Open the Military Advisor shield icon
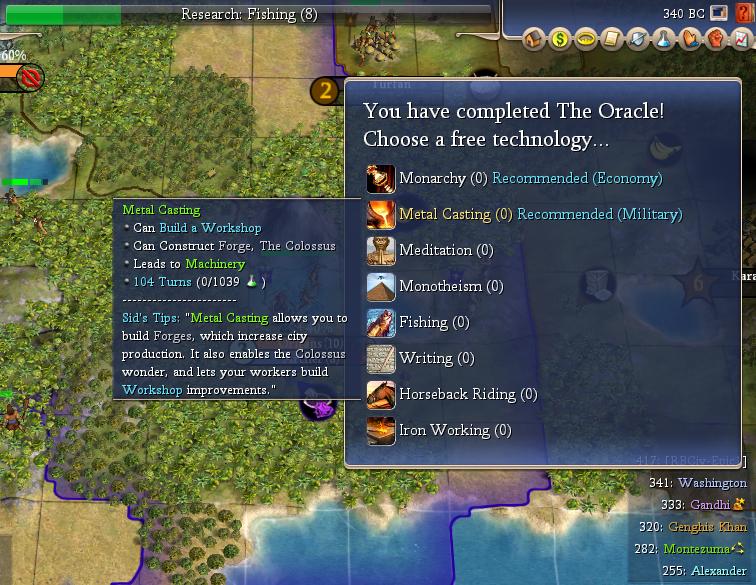756x585 pixels. point(638,40)
